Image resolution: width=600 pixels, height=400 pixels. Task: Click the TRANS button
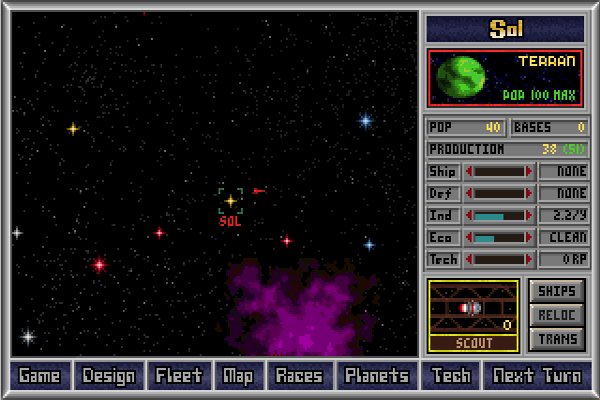point(556,339)
